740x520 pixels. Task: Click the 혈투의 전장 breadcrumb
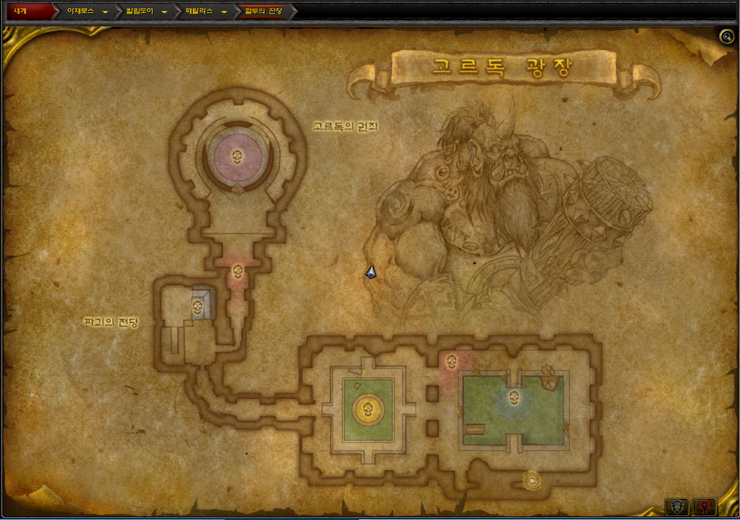click(264, 12)
